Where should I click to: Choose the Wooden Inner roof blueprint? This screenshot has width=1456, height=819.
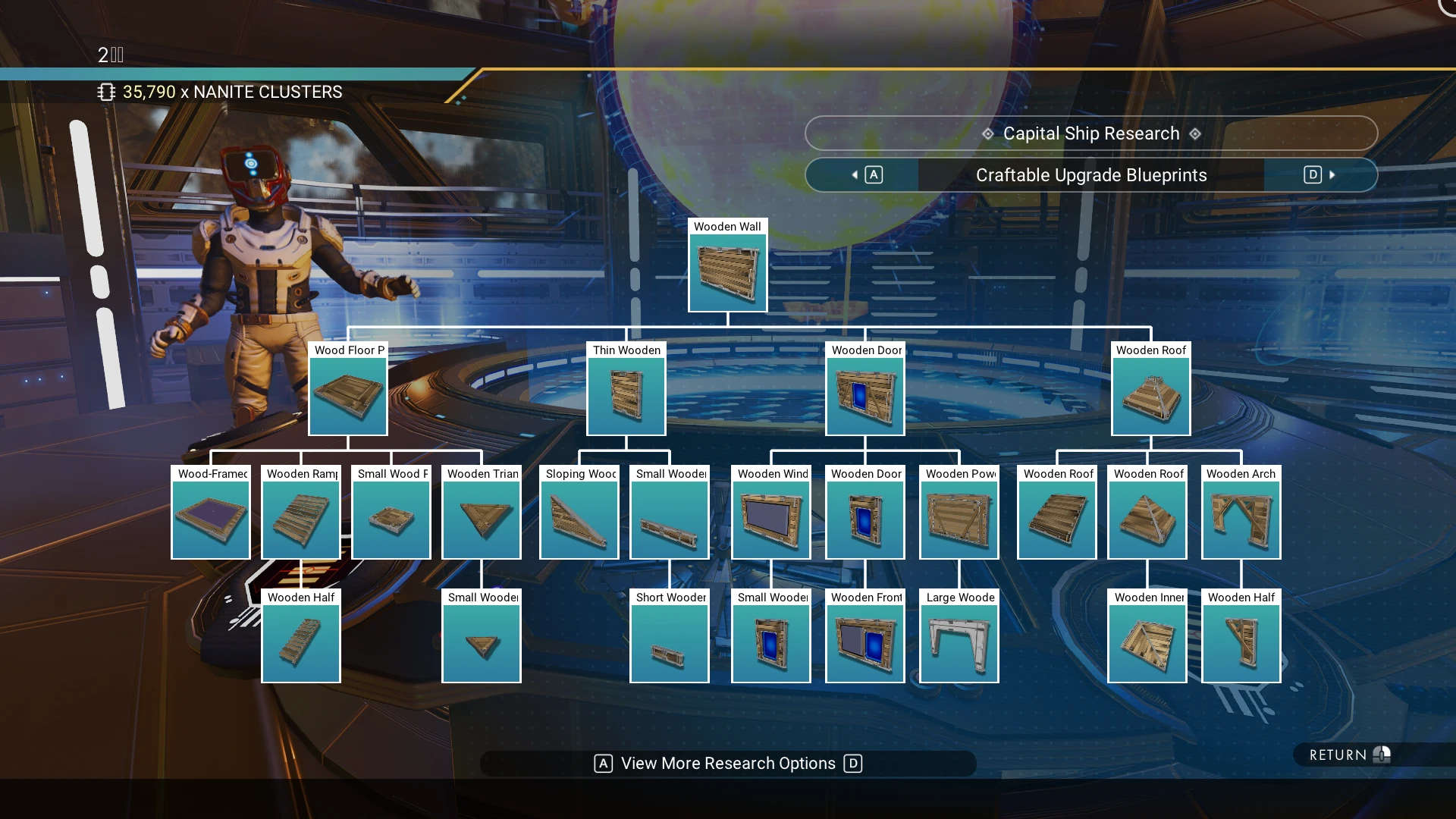pos(1147,642)
